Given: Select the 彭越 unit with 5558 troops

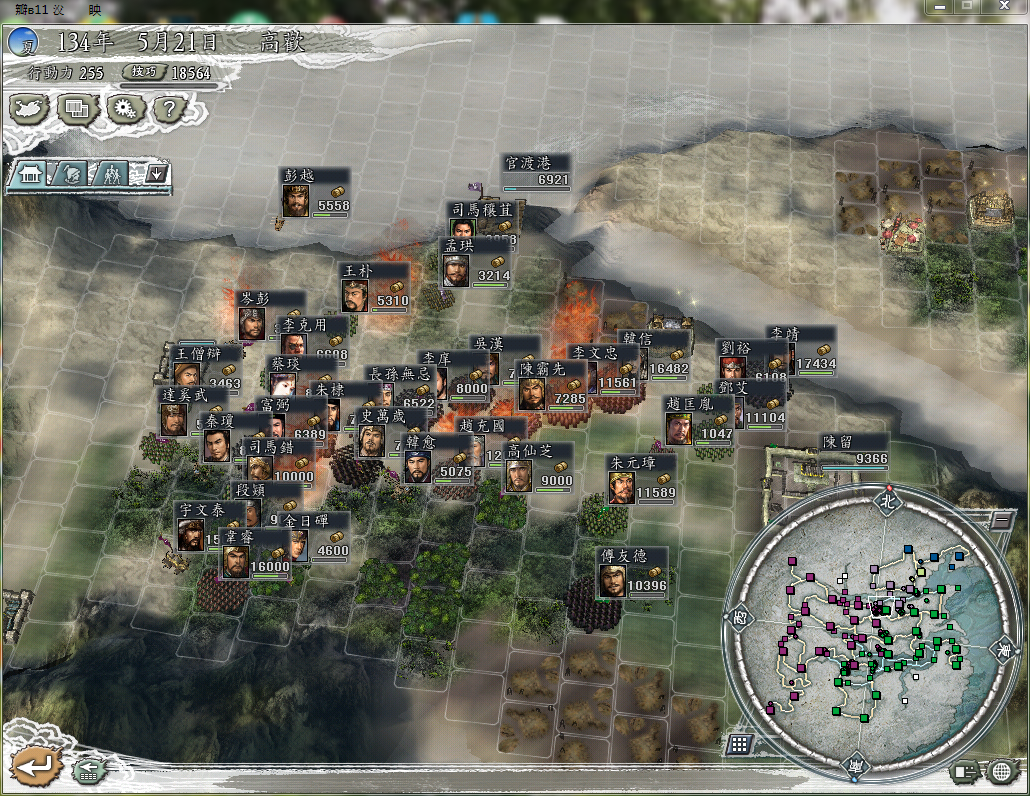Looking at the screenshot, I should (x=295, y=200).
